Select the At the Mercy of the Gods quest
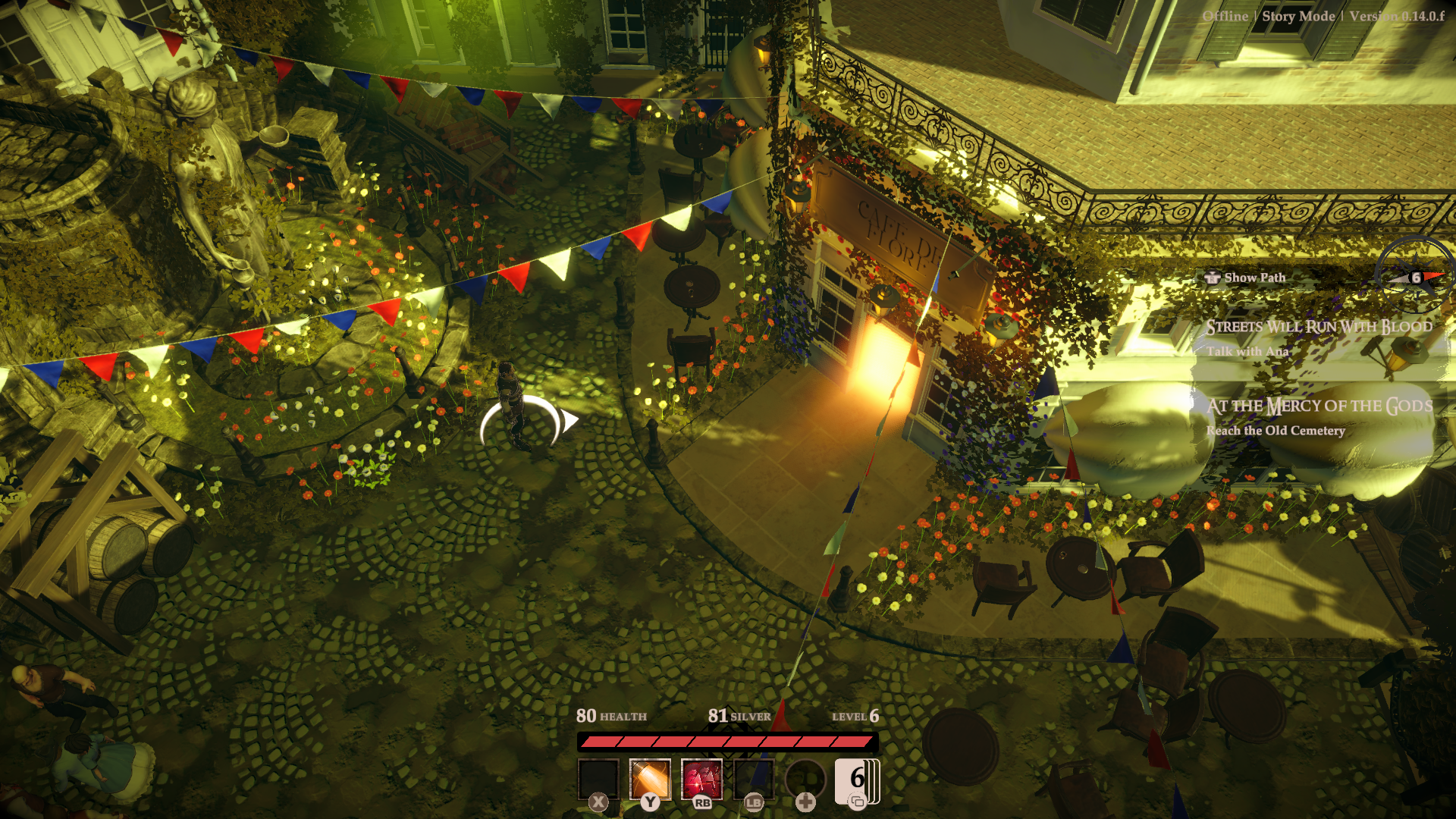1456x819 pixels. point(1319,406)
